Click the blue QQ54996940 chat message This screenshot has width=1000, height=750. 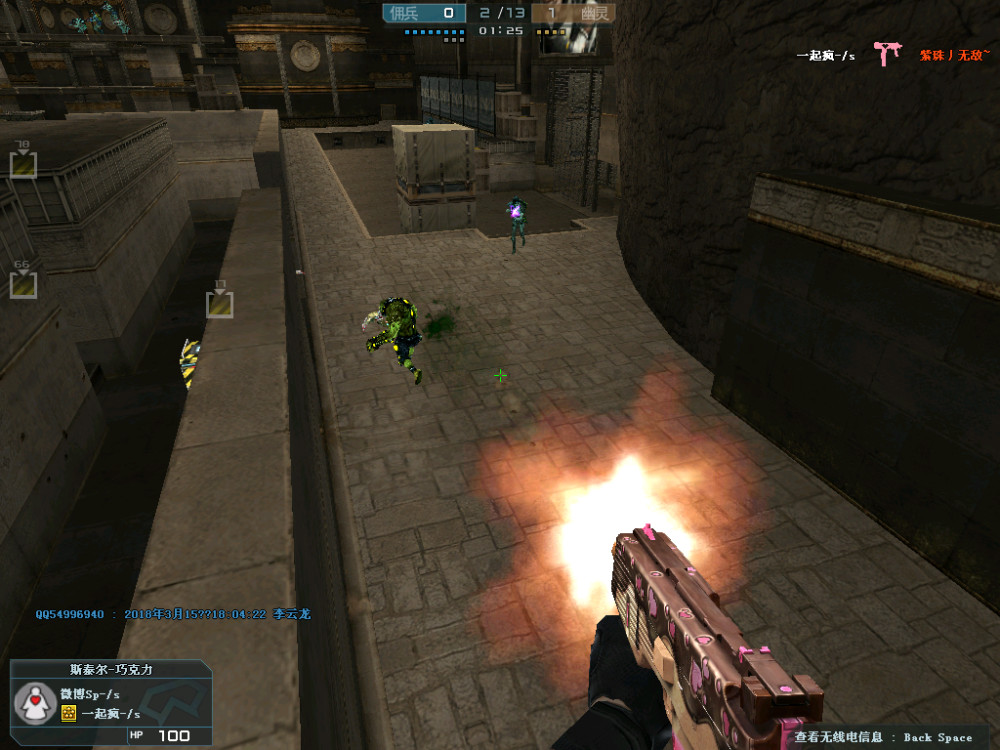173,614
